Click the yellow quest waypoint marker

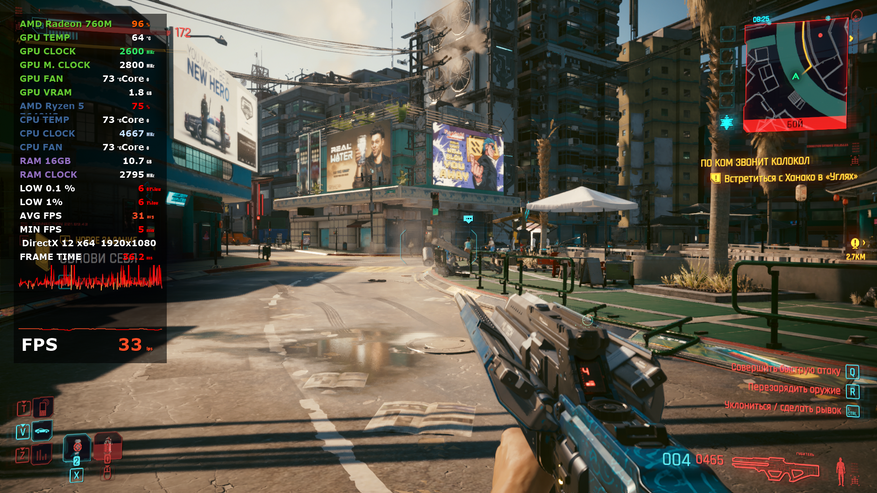click(855, 242)
